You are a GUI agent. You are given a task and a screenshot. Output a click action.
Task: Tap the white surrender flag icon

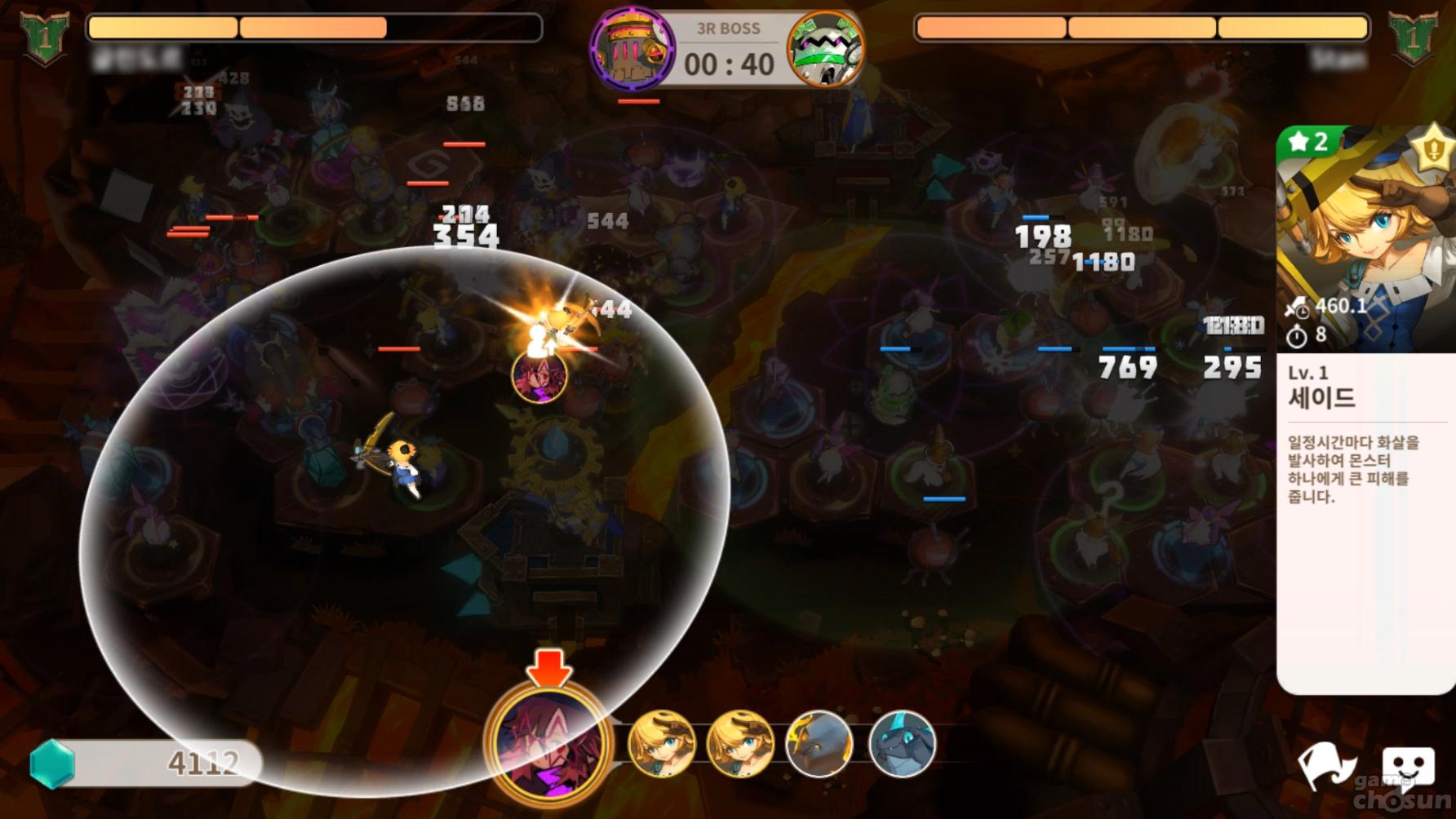[x=1325, y=767]
